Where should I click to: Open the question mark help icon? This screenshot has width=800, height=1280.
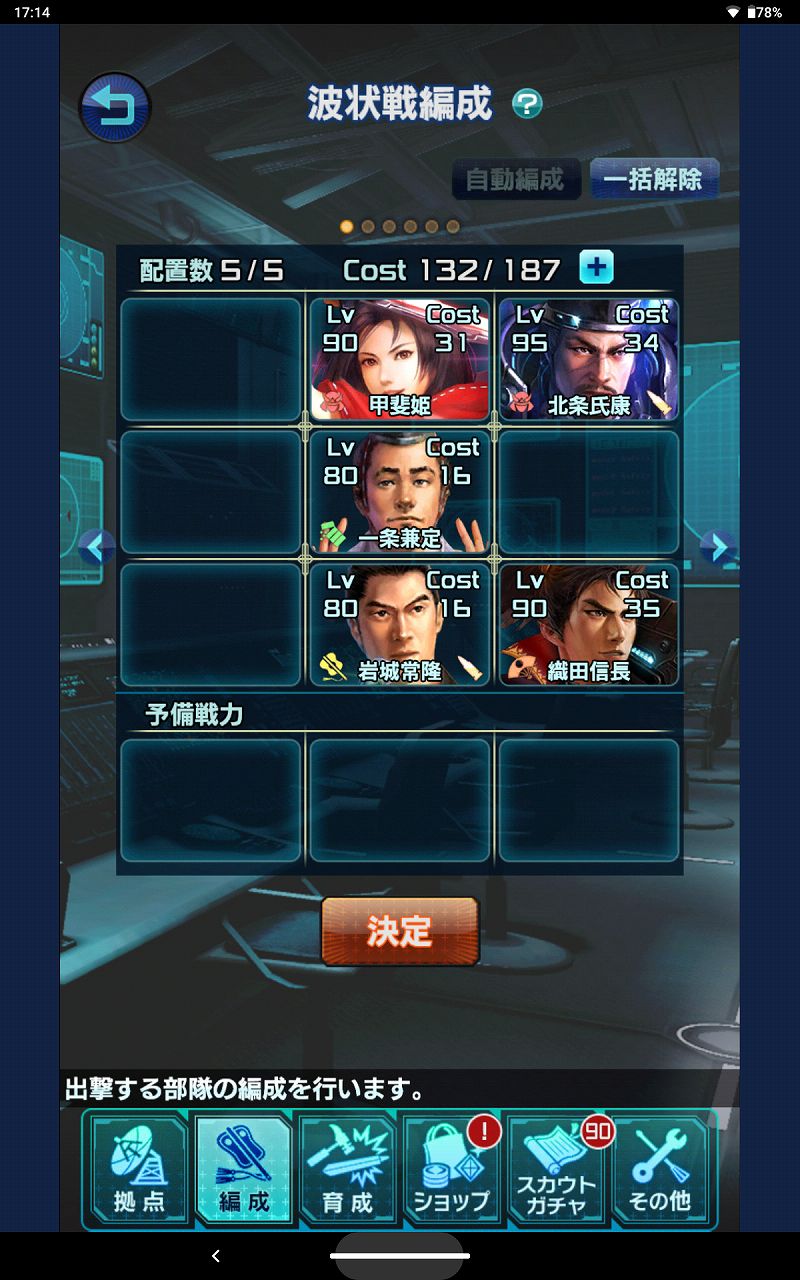click(527, 104)
